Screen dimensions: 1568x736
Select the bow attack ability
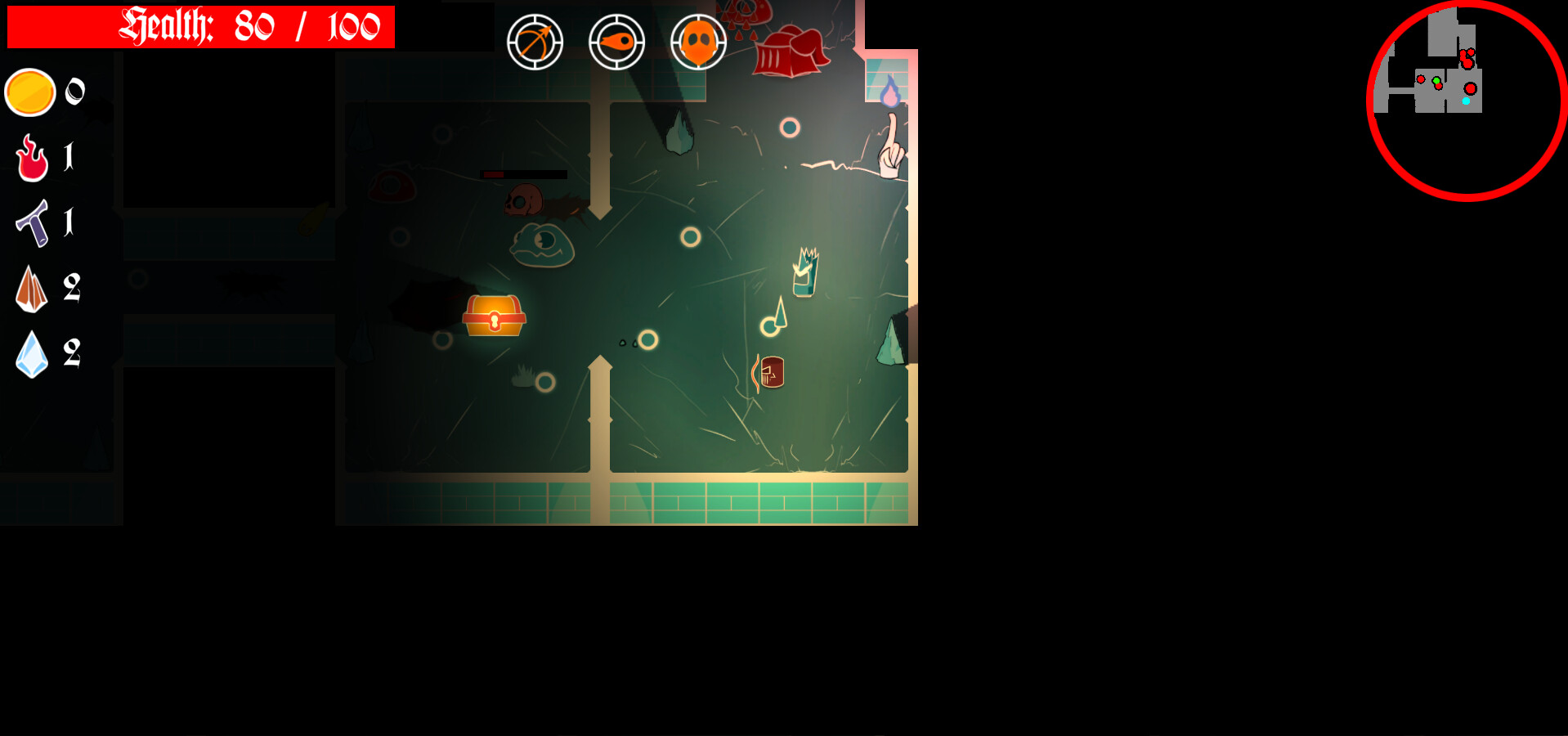click(x=535, y=42)
